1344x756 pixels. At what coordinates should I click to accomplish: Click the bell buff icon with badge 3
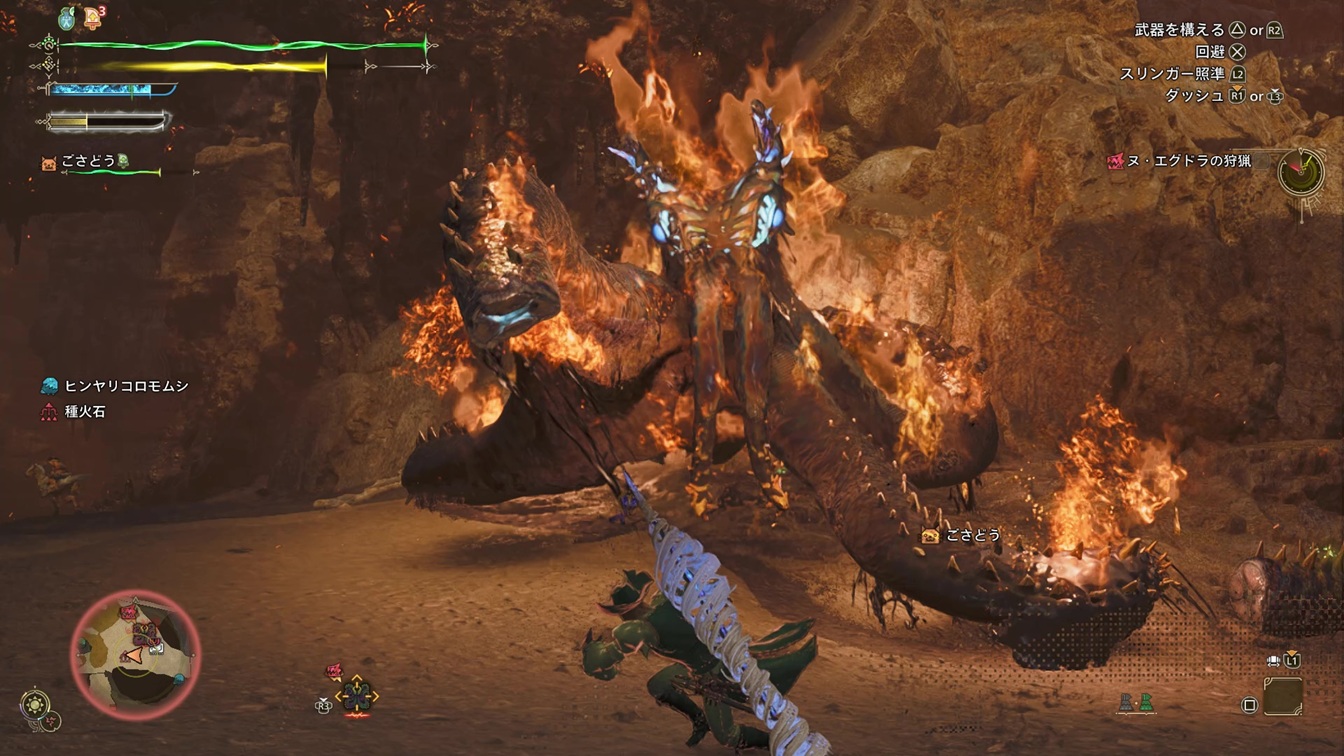pos(93,16)
